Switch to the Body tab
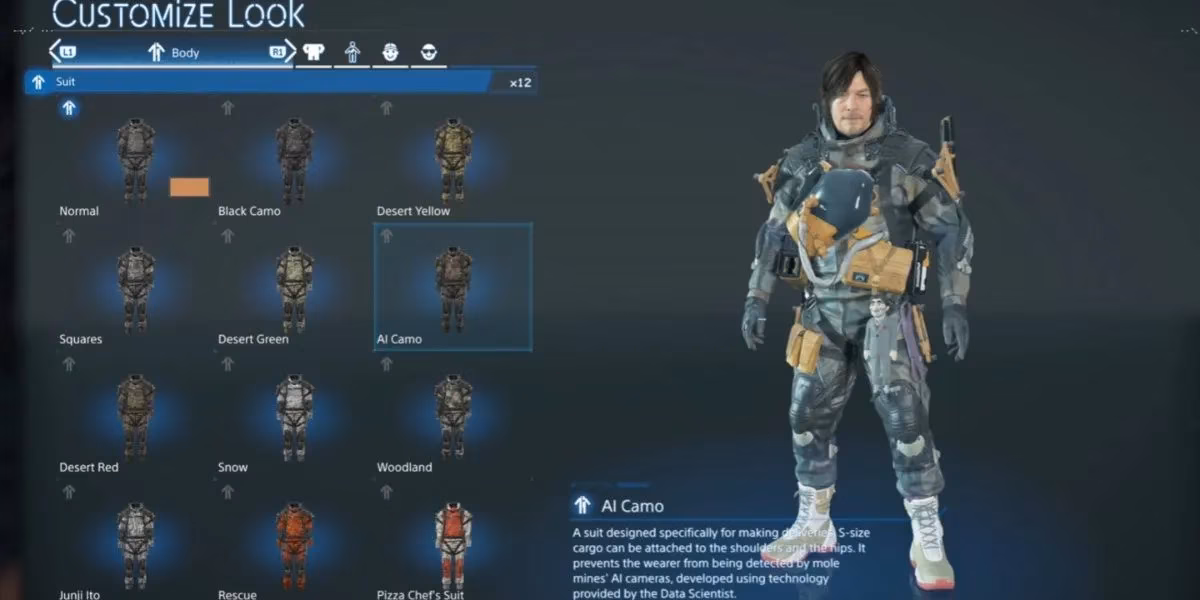Viewport: 1200px width, 600px height. pyautogui.click(x=173, y=53)
